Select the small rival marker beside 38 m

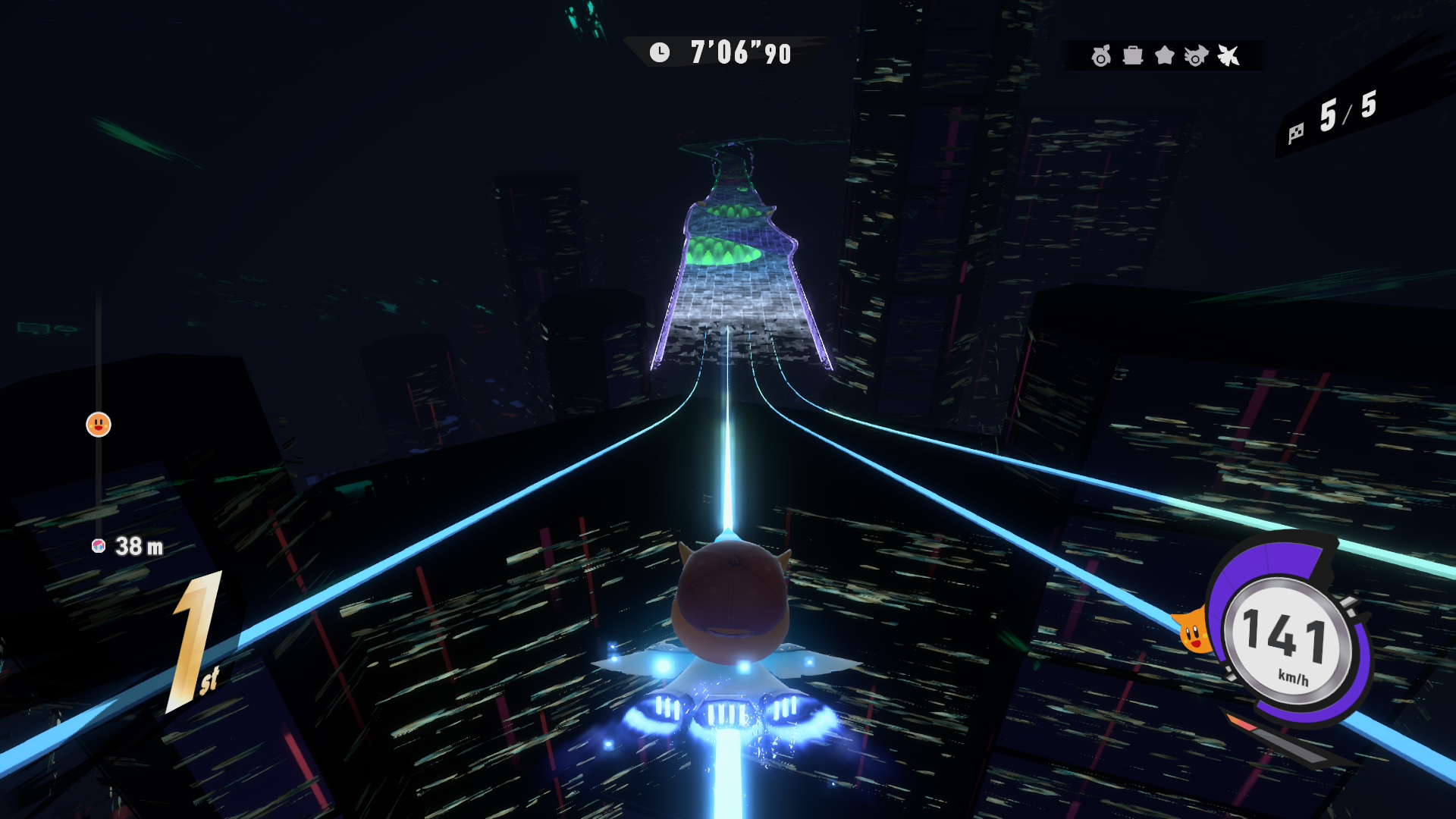pyautogui.click(x=99, y=546)
